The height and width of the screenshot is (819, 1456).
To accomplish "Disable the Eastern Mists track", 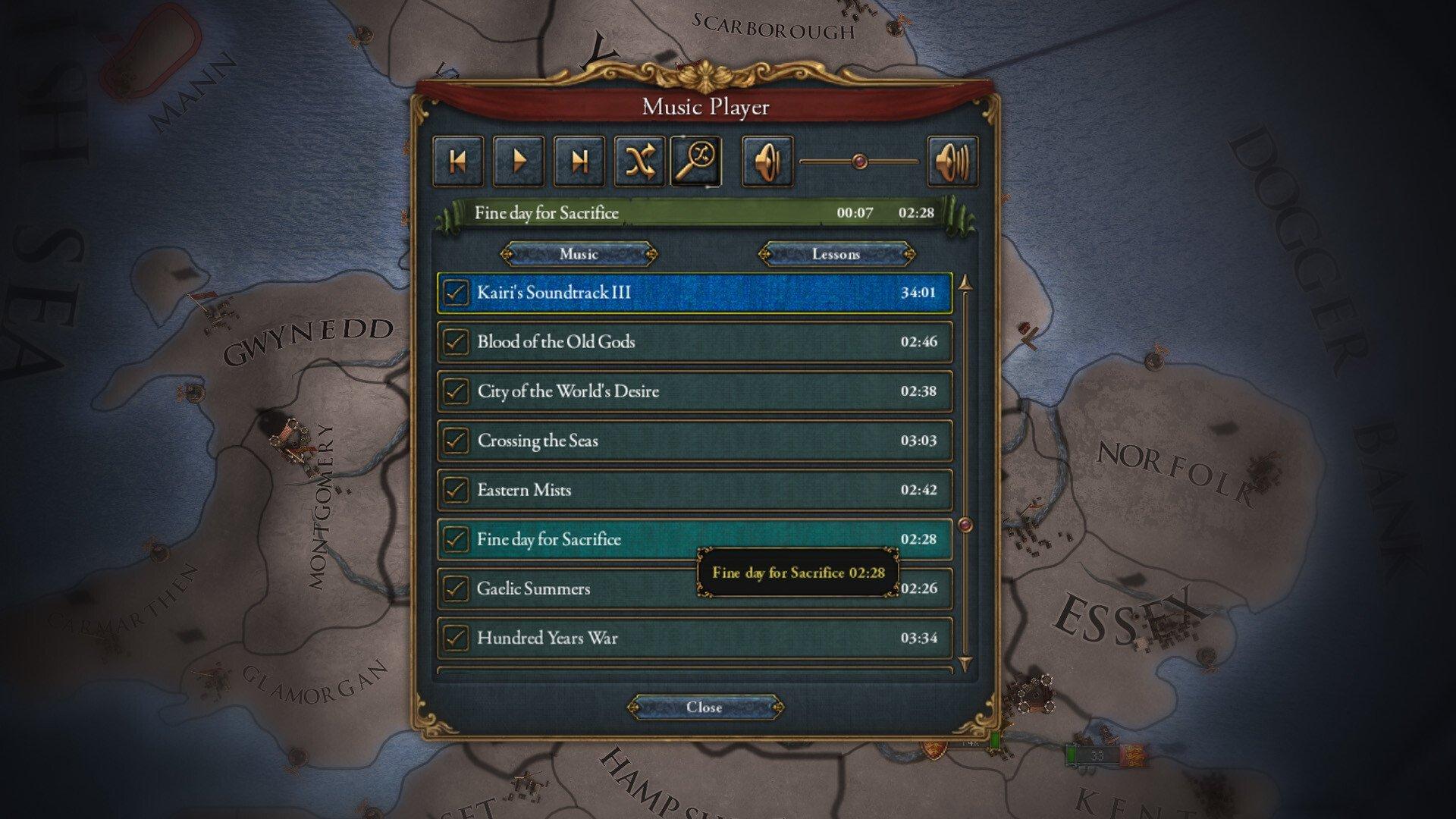I will pos(454,490).
